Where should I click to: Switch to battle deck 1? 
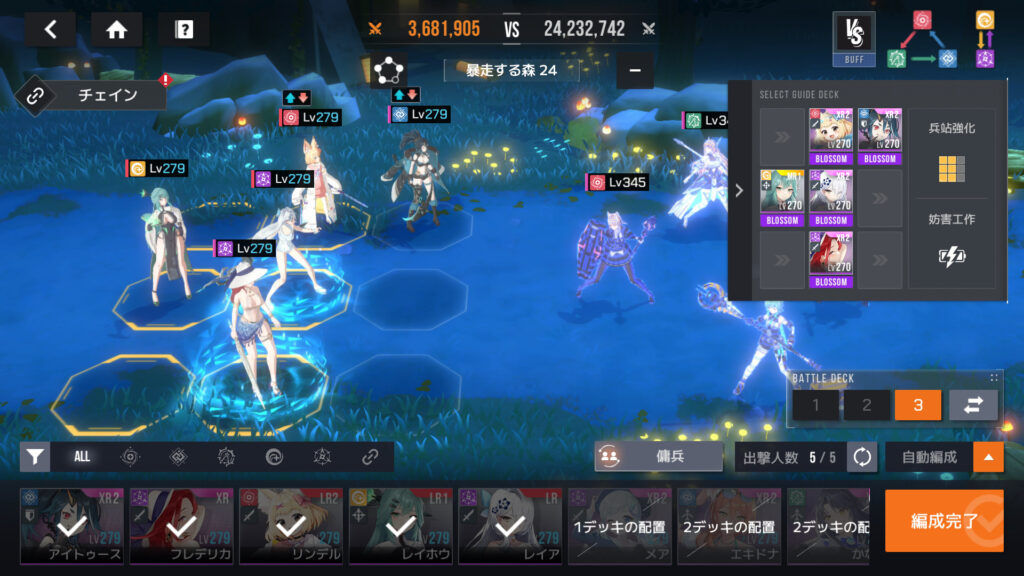click(x=816, y=405)
